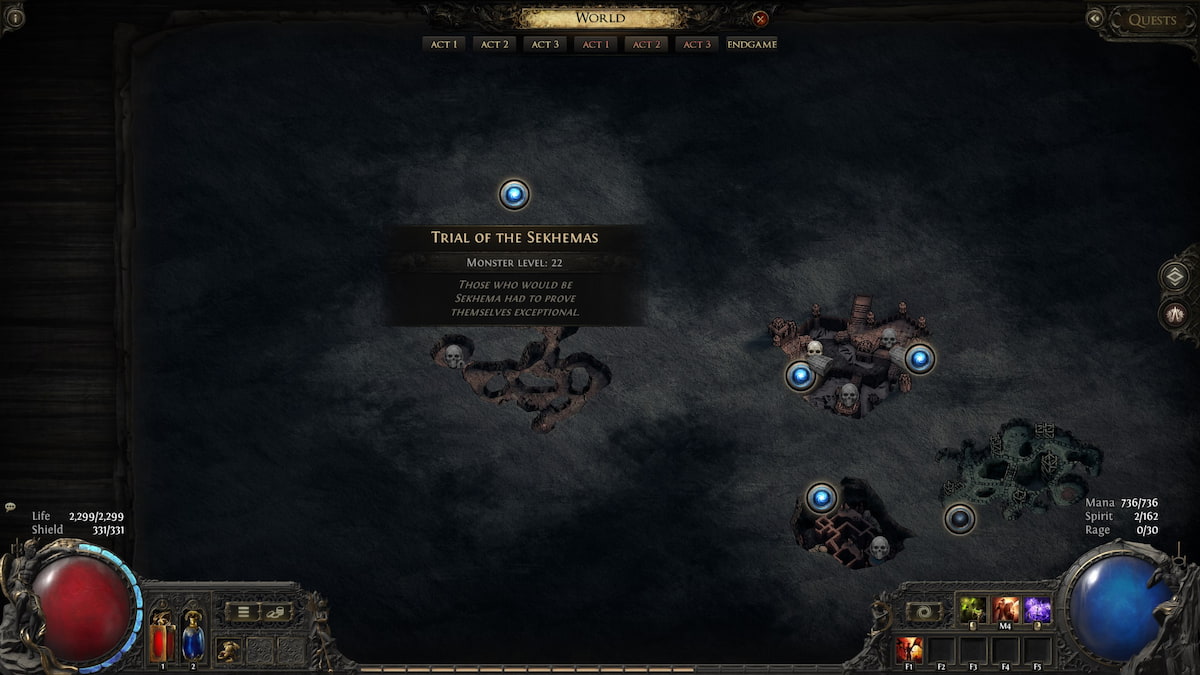The height and width of the screenshot is (675, 1200).
Task: Select the orange M4 skill icon
Action: pos(1005,609)
